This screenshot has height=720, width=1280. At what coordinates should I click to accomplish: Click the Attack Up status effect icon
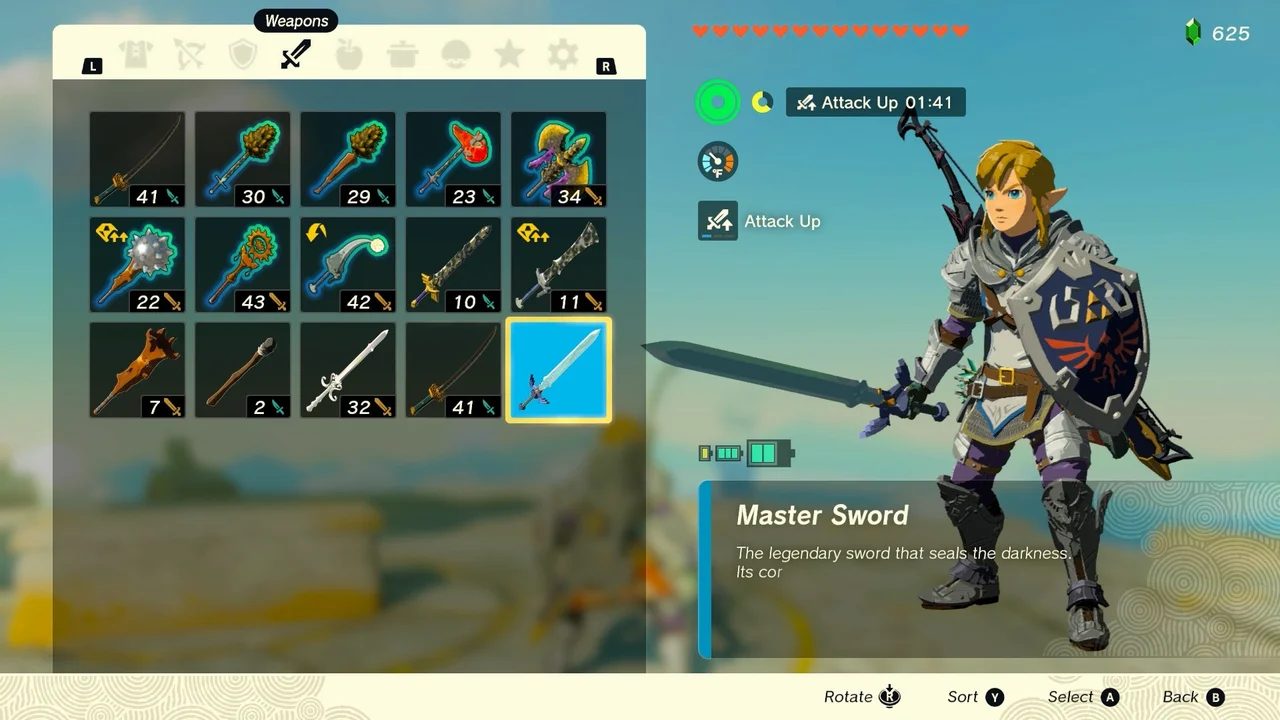pos(717,221)
